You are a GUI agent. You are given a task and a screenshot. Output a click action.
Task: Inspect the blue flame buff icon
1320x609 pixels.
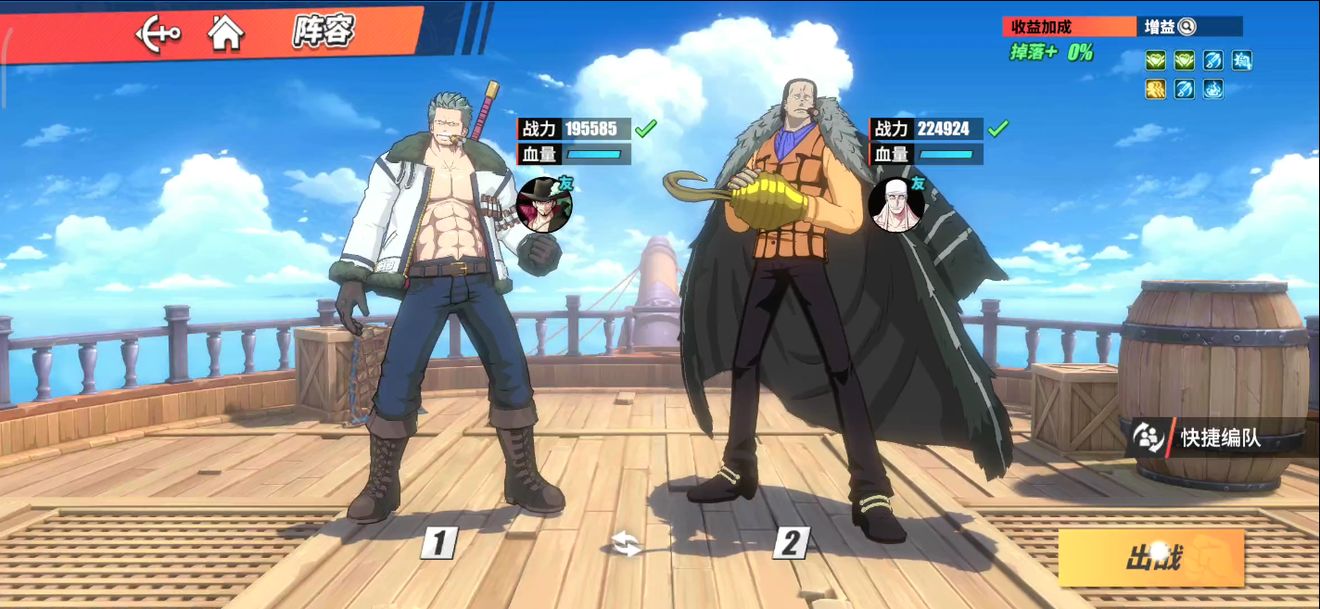point(1213,89)
